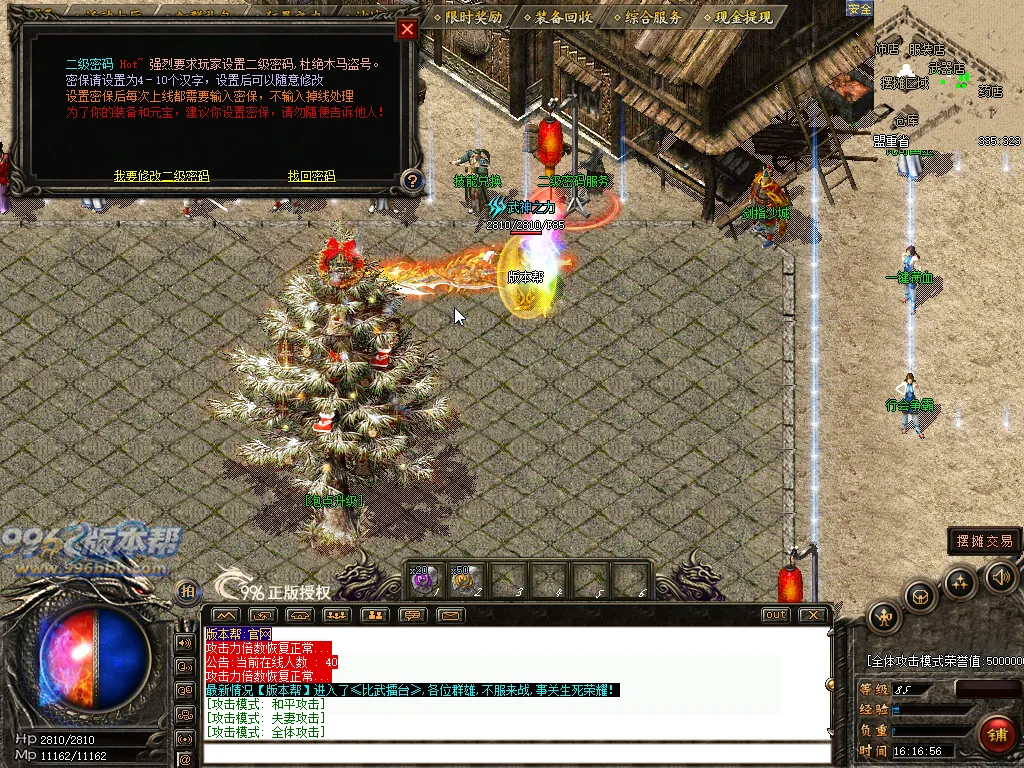Click the chat panel's out button
This screenshot has width=1024, height=768.
(775, 615)
